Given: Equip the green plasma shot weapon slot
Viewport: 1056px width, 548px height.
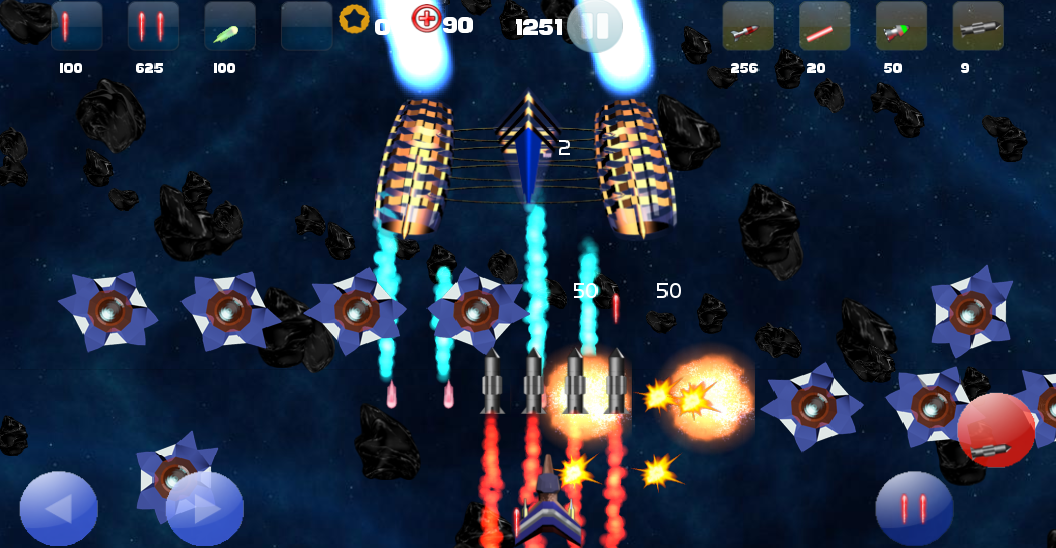Looking at the screenshot, I should [x=229, y=27].
